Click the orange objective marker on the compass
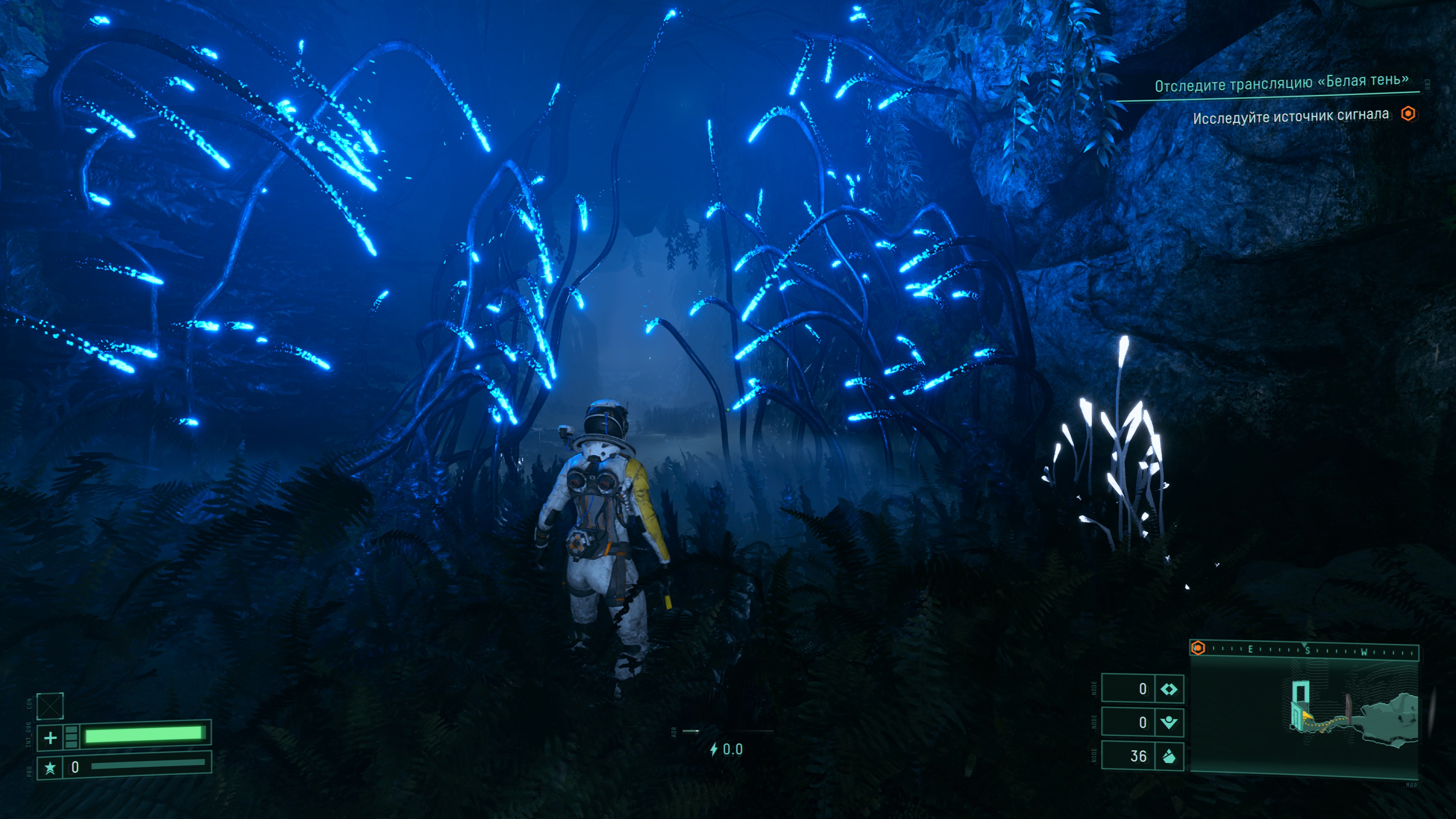1456x819 pixels. point(1198,648)
